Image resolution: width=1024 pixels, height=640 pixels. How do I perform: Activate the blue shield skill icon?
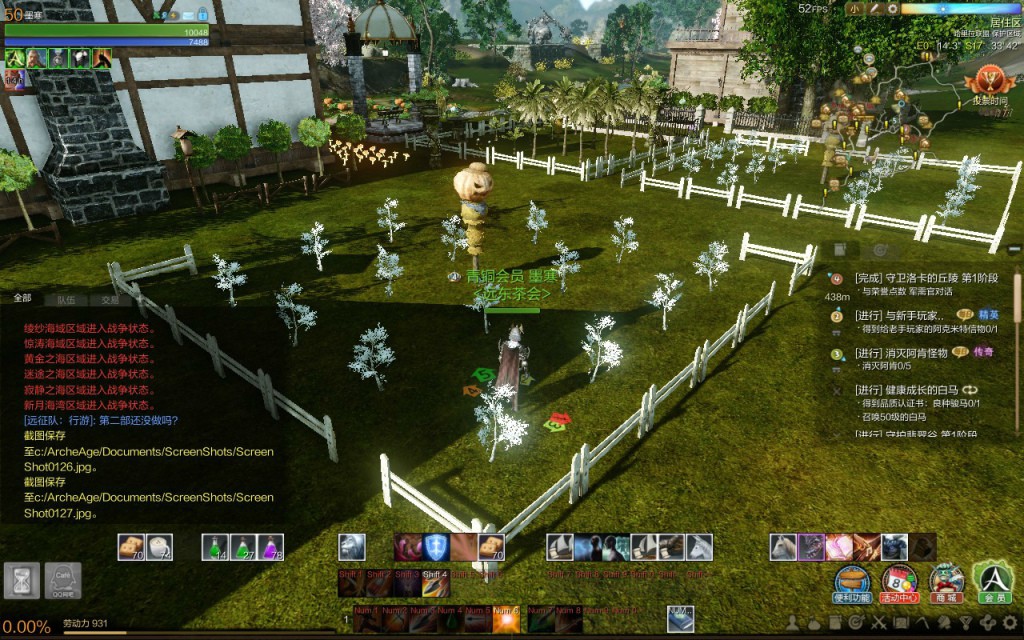435,547
